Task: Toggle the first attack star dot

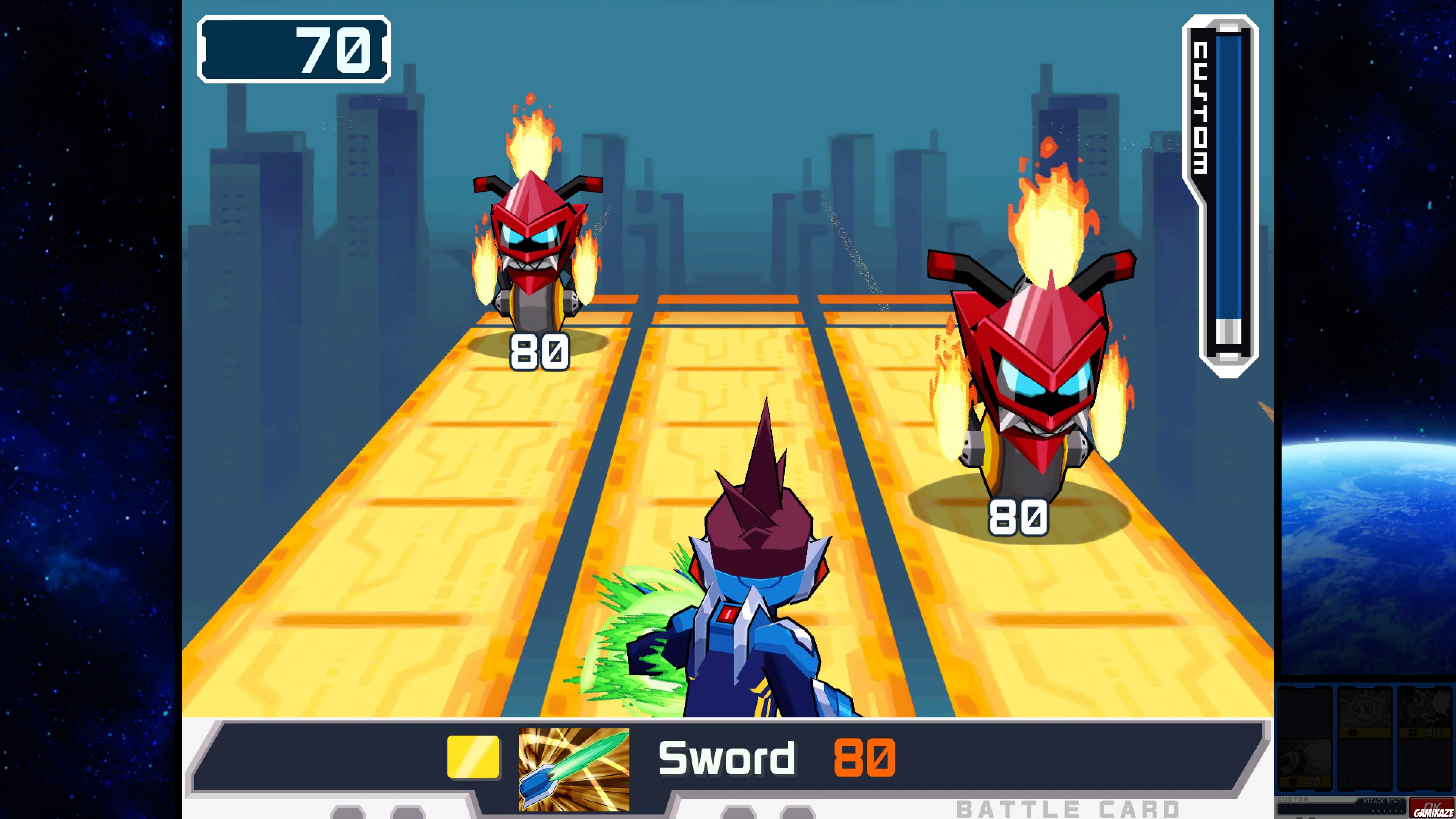Action: pyautogui.click(x=1373, y=812)
